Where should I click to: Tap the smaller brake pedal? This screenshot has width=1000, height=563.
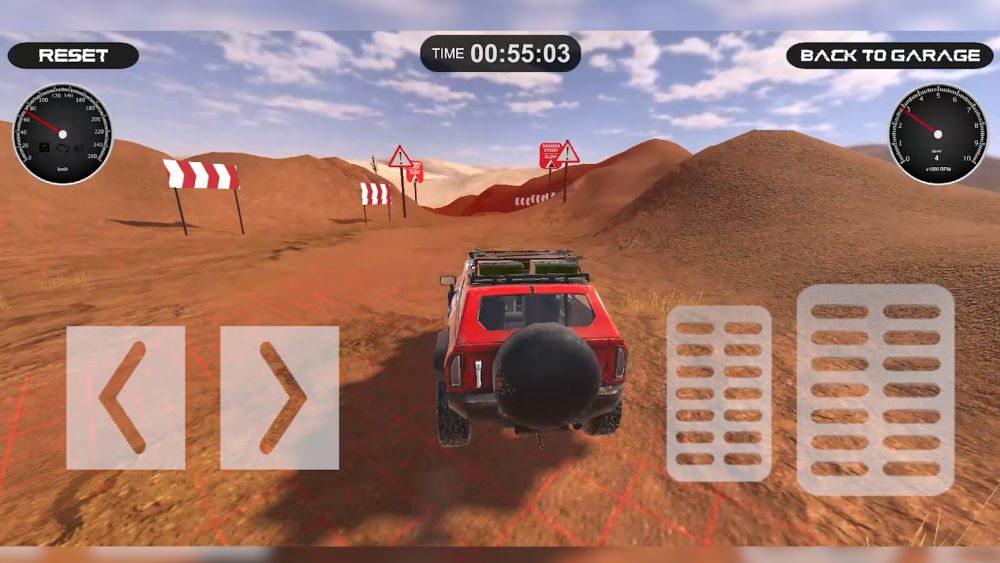coord(719,393)
